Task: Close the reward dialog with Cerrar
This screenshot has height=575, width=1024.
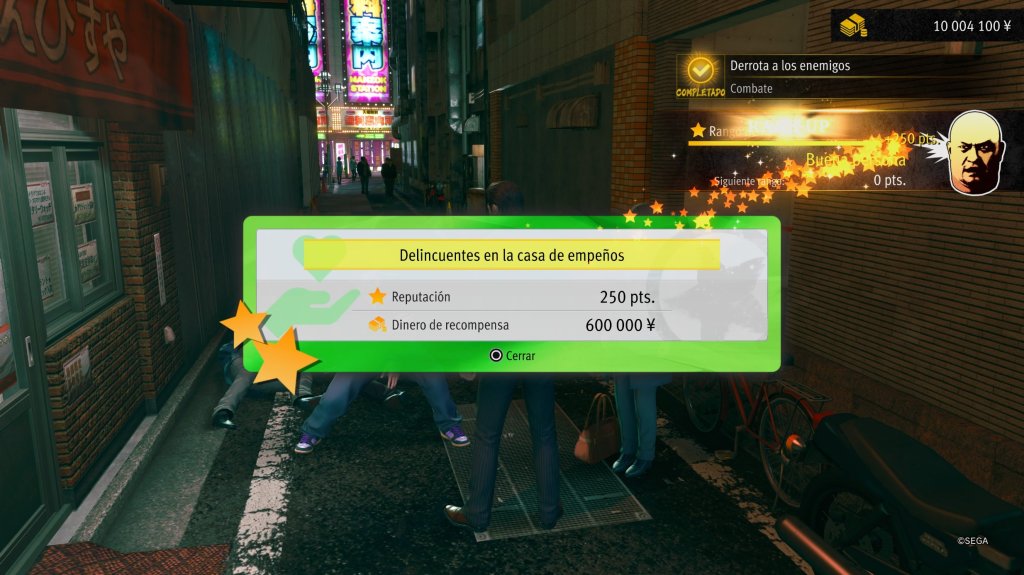Action: [512, 356]
